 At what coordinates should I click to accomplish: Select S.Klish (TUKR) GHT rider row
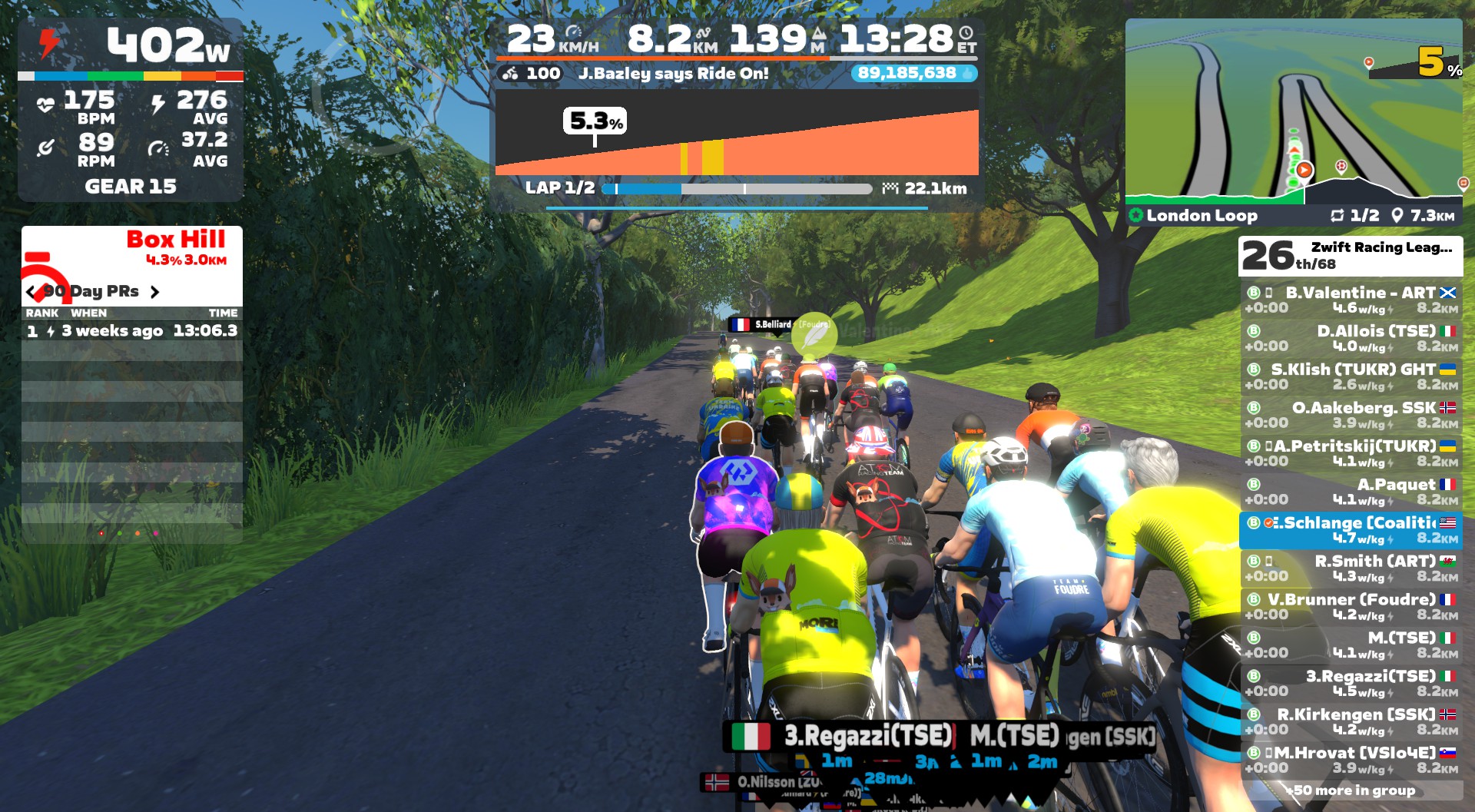point(1351,376)
